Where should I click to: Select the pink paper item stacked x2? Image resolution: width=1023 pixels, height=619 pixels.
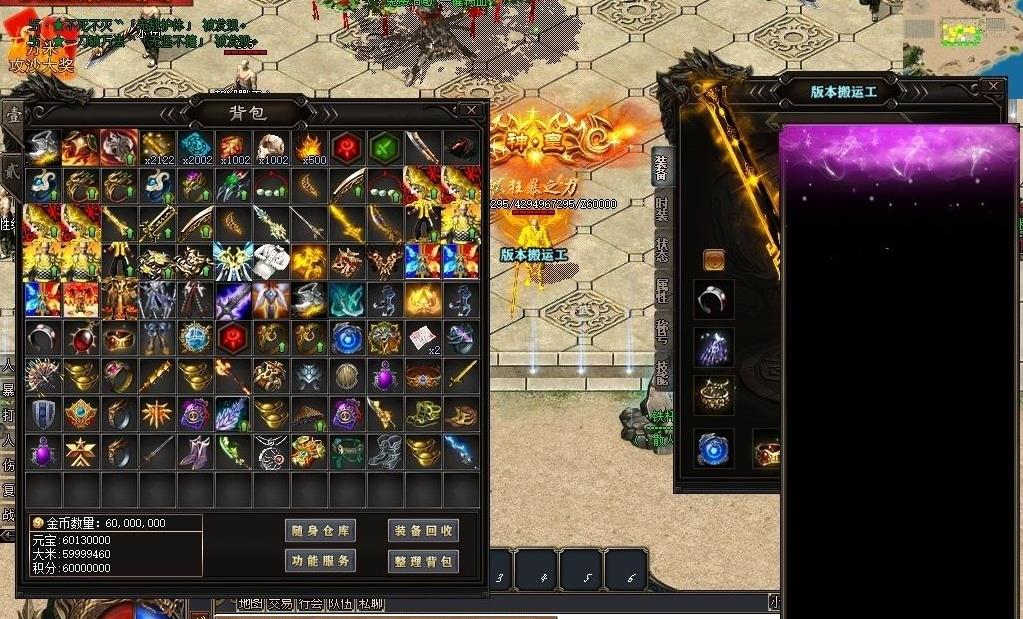pos(422,337)
